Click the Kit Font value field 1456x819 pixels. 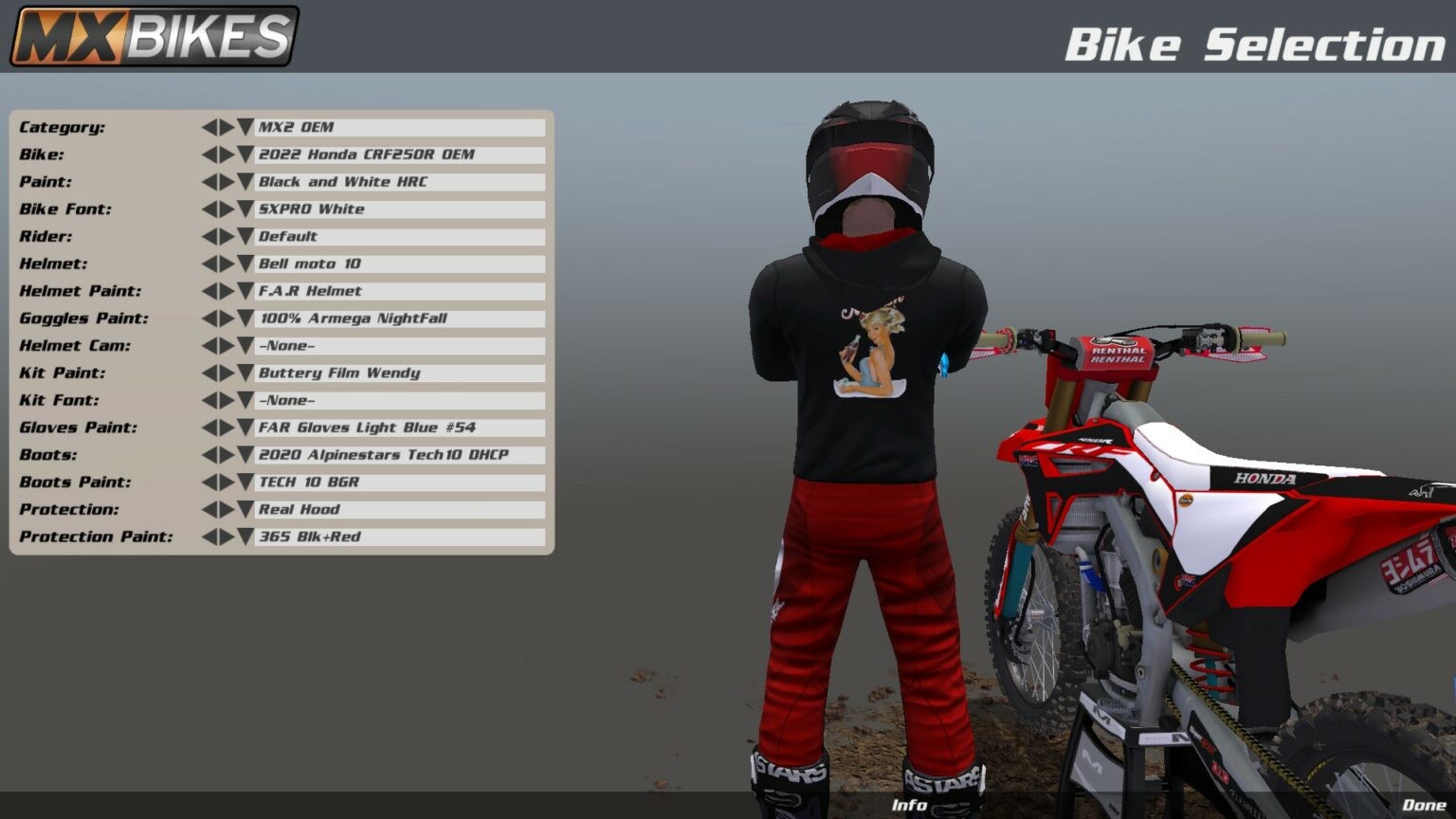coord(398,401)
